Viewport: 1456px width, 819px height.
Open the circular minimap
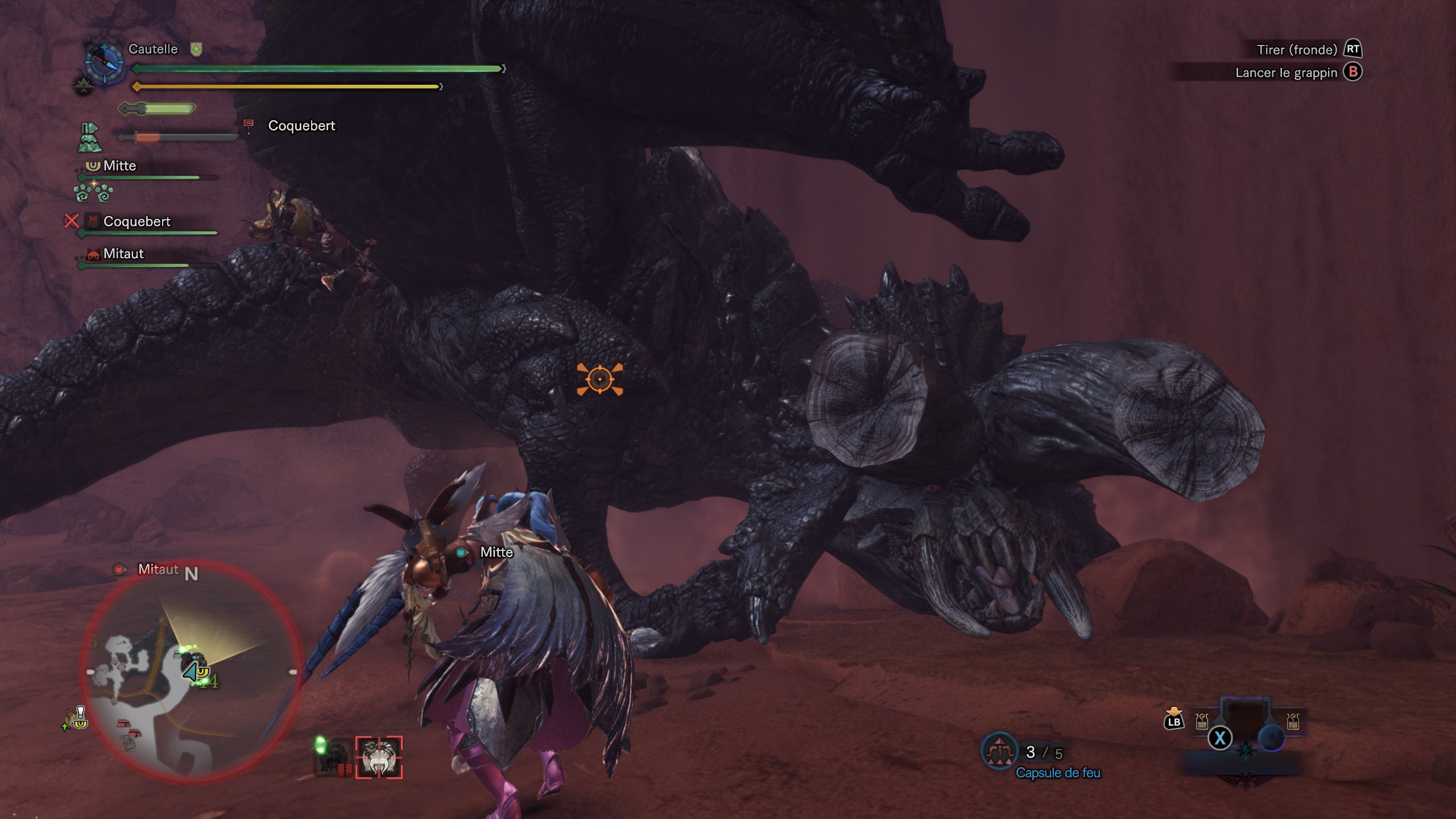191,671
